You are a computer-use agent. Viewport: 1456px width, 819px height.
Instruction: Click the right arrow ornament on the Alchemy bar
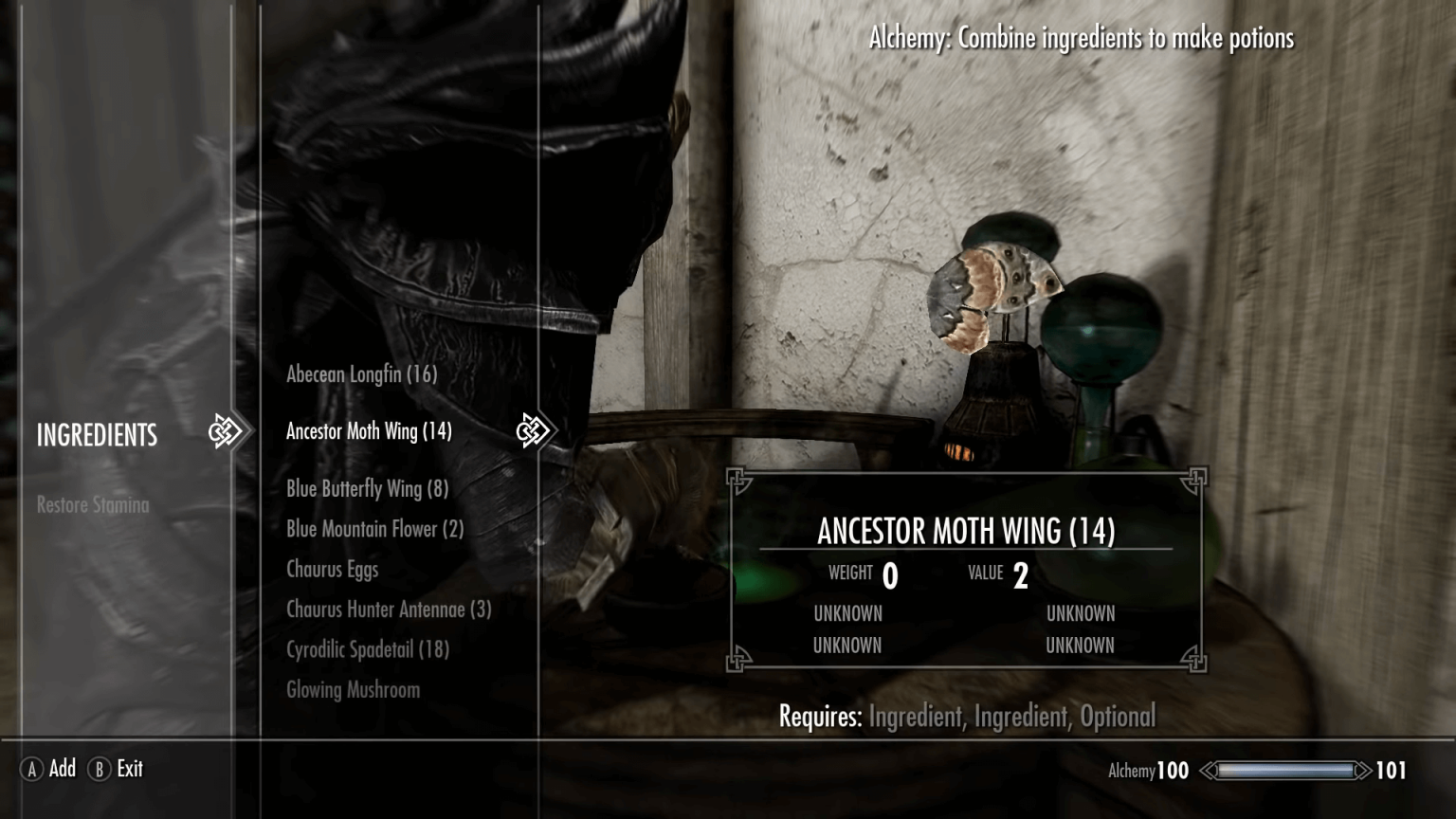[x=1364, y=770]
